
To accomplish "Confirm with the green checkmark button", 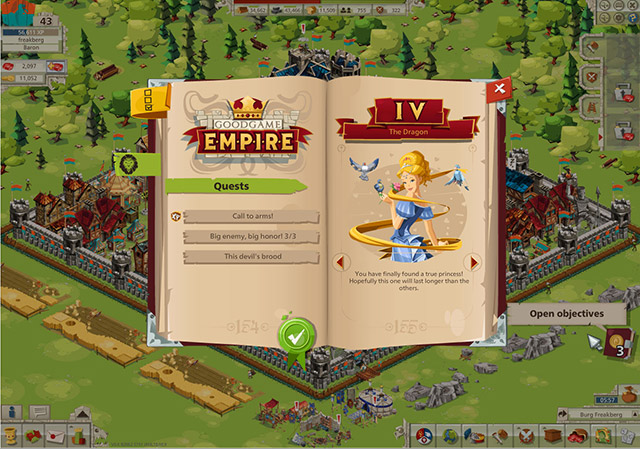I will pos(295,336).
